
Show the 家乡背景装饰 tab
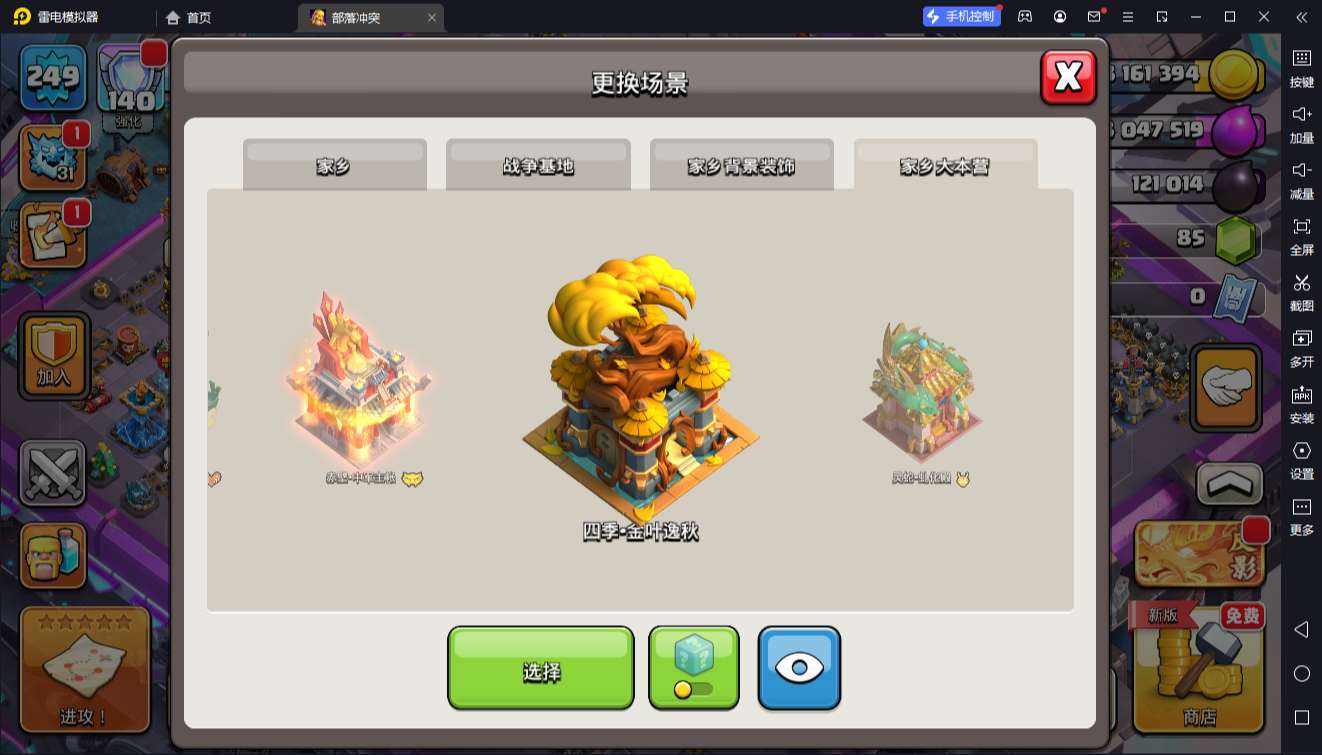point(741,165)
